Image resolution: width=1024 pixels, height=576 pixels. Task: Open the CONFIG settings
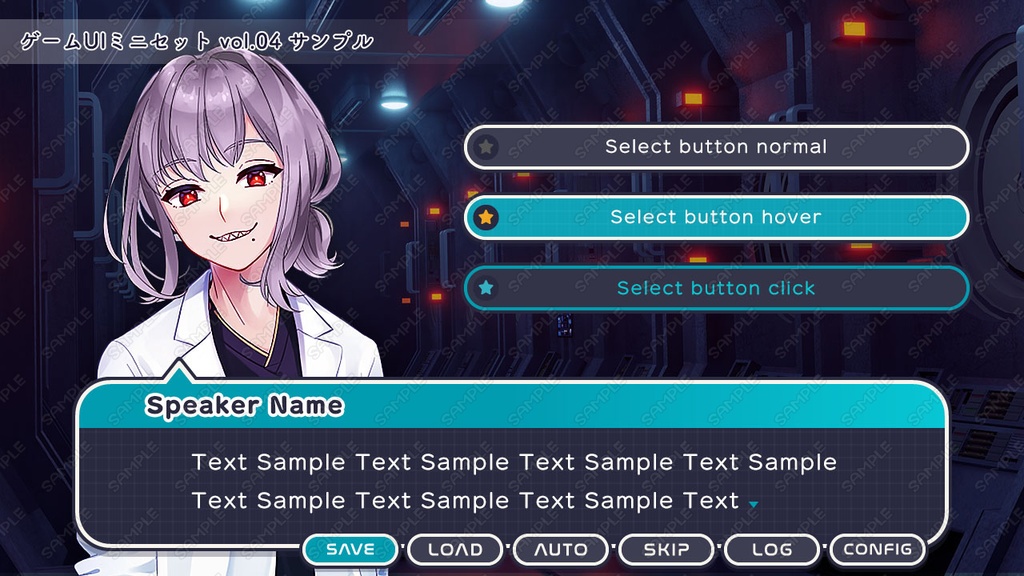tap(877, 549)
